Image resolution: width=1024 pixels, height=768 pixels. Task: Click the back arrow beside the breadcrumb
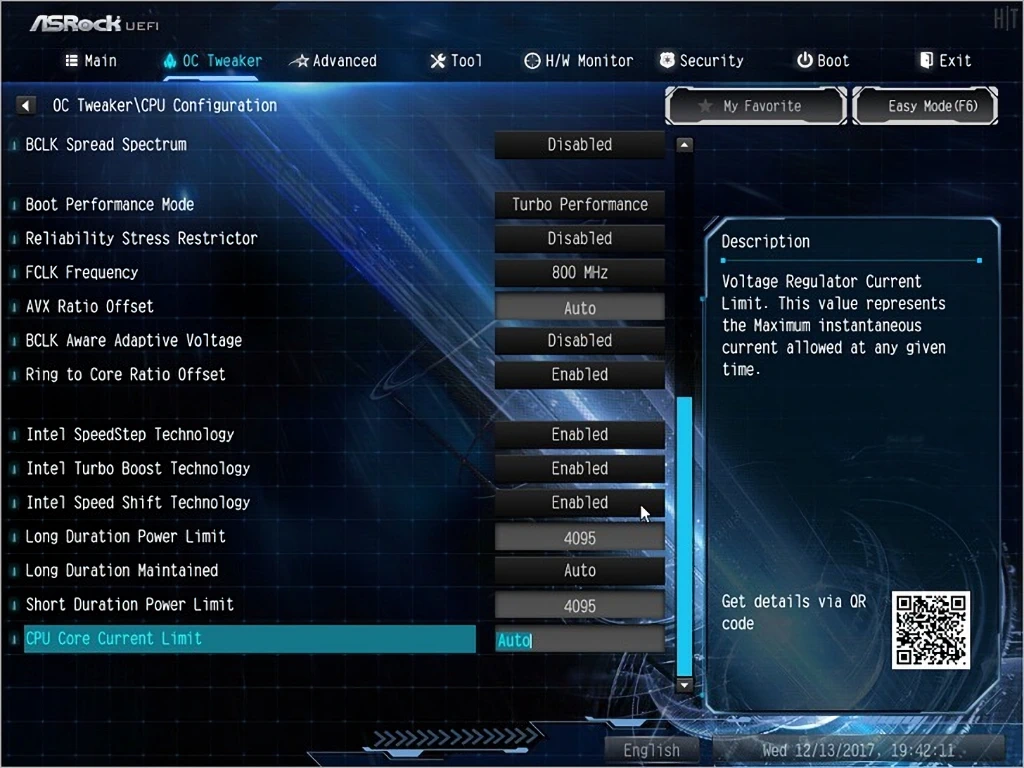point(27,106)
